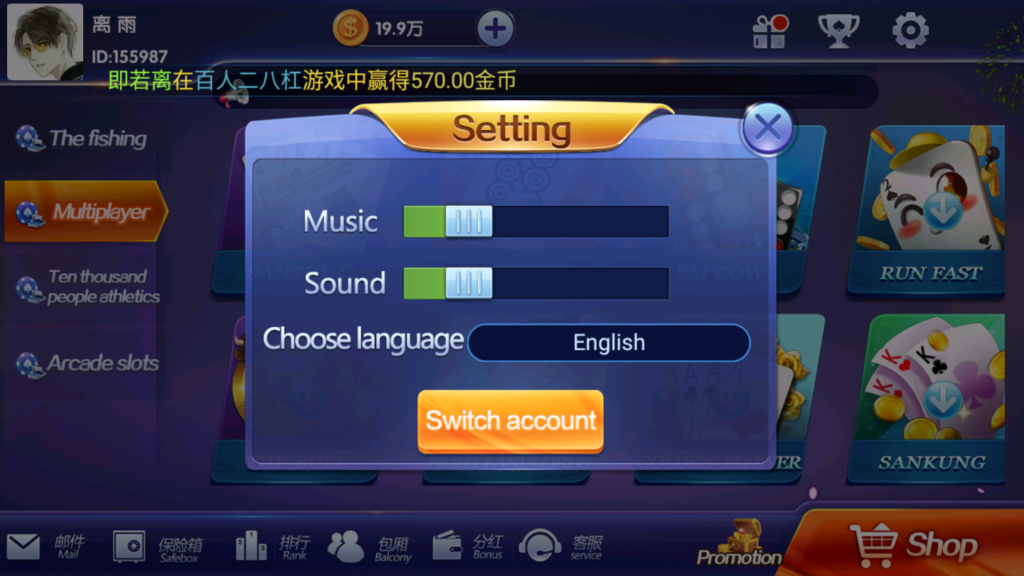
Task: Open the Choose language selector showing English
Action: coord(608,343)
